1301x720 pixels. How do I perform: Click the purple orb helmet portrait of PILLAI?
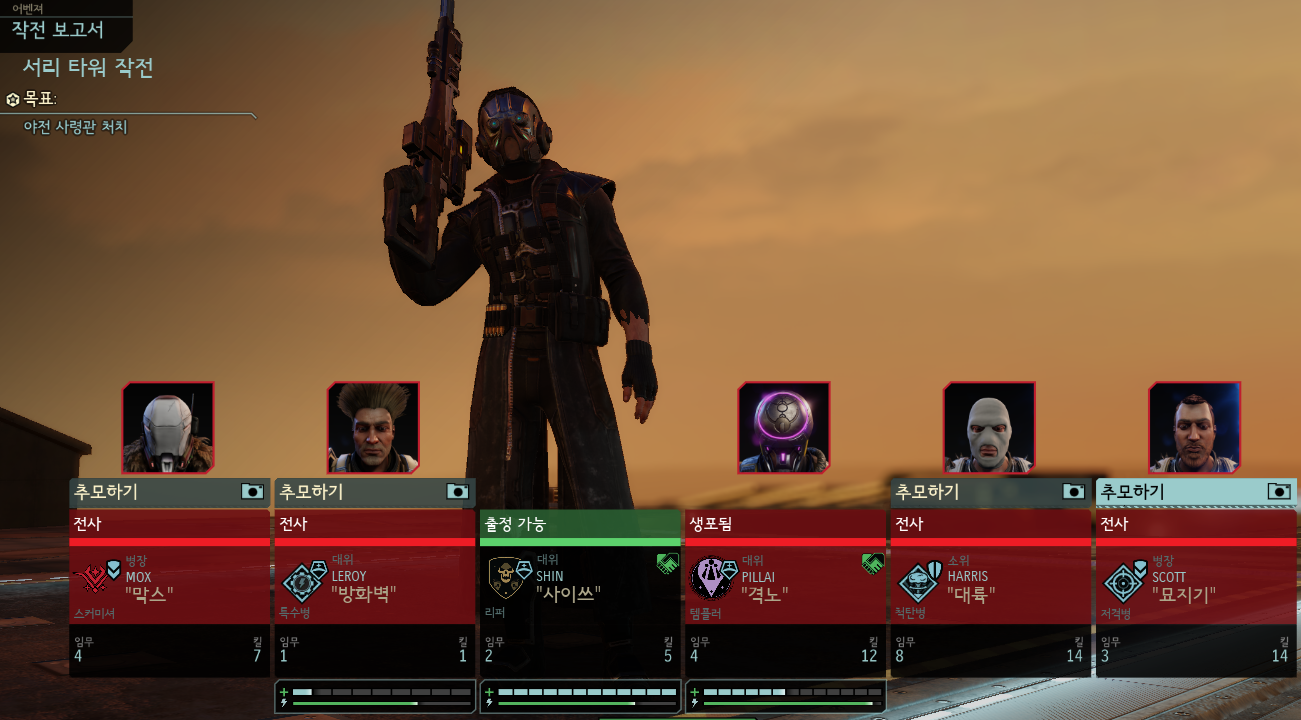[784, 427]
